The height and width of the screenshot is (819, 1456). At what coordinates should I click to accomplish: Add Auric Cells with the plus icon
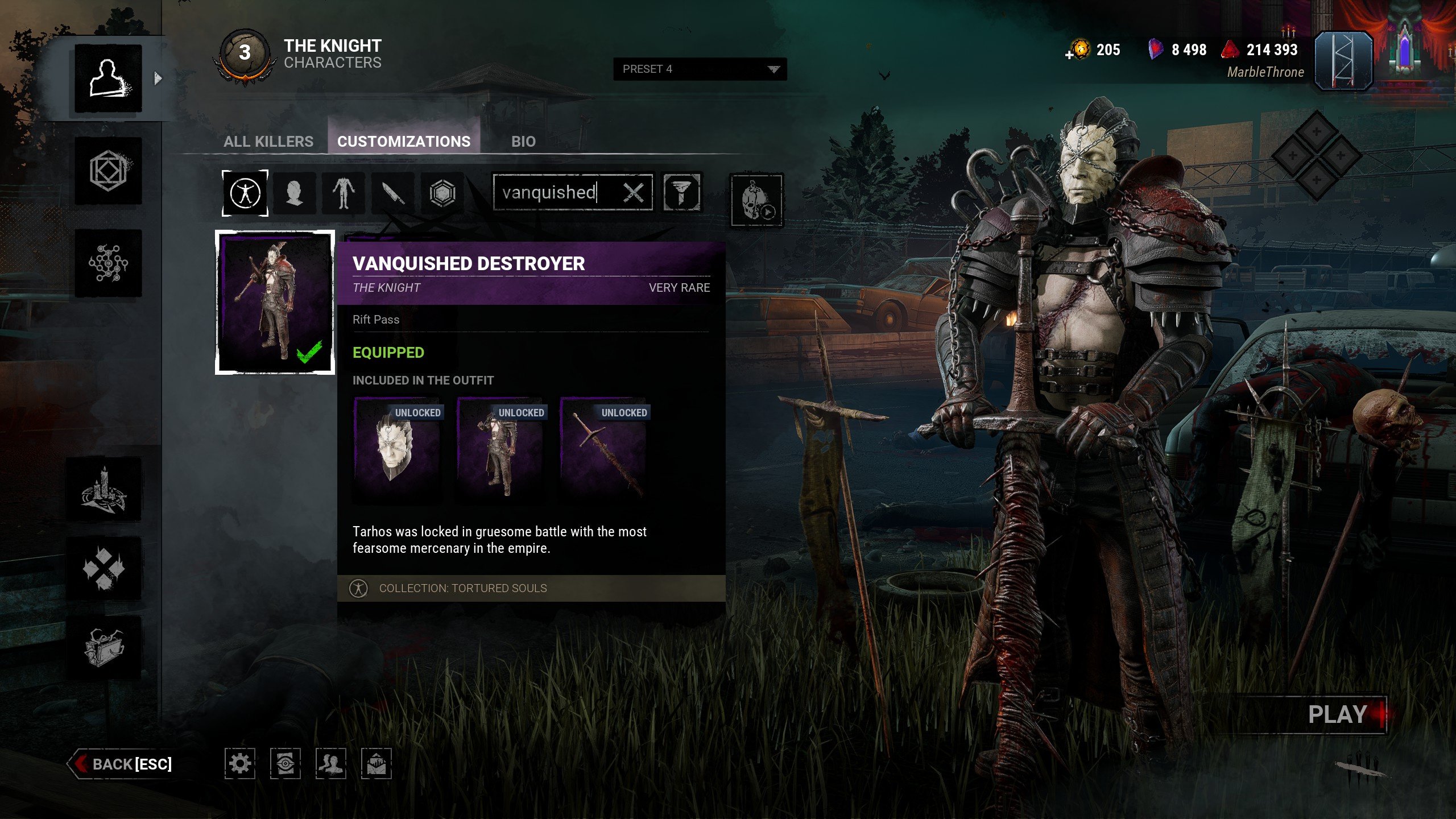[x=1069, y=55]
